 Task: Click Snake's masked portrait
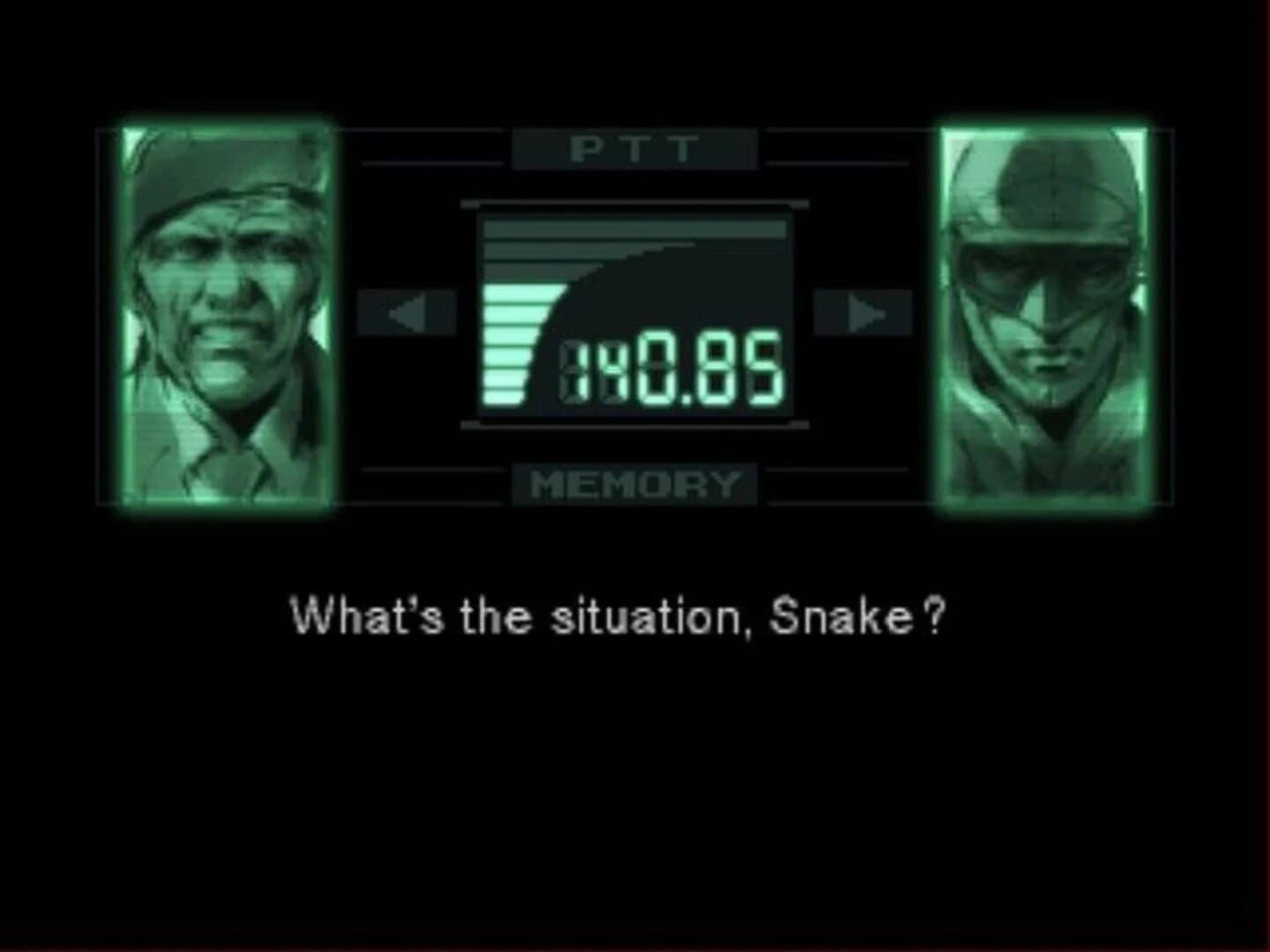[1045, 309]
